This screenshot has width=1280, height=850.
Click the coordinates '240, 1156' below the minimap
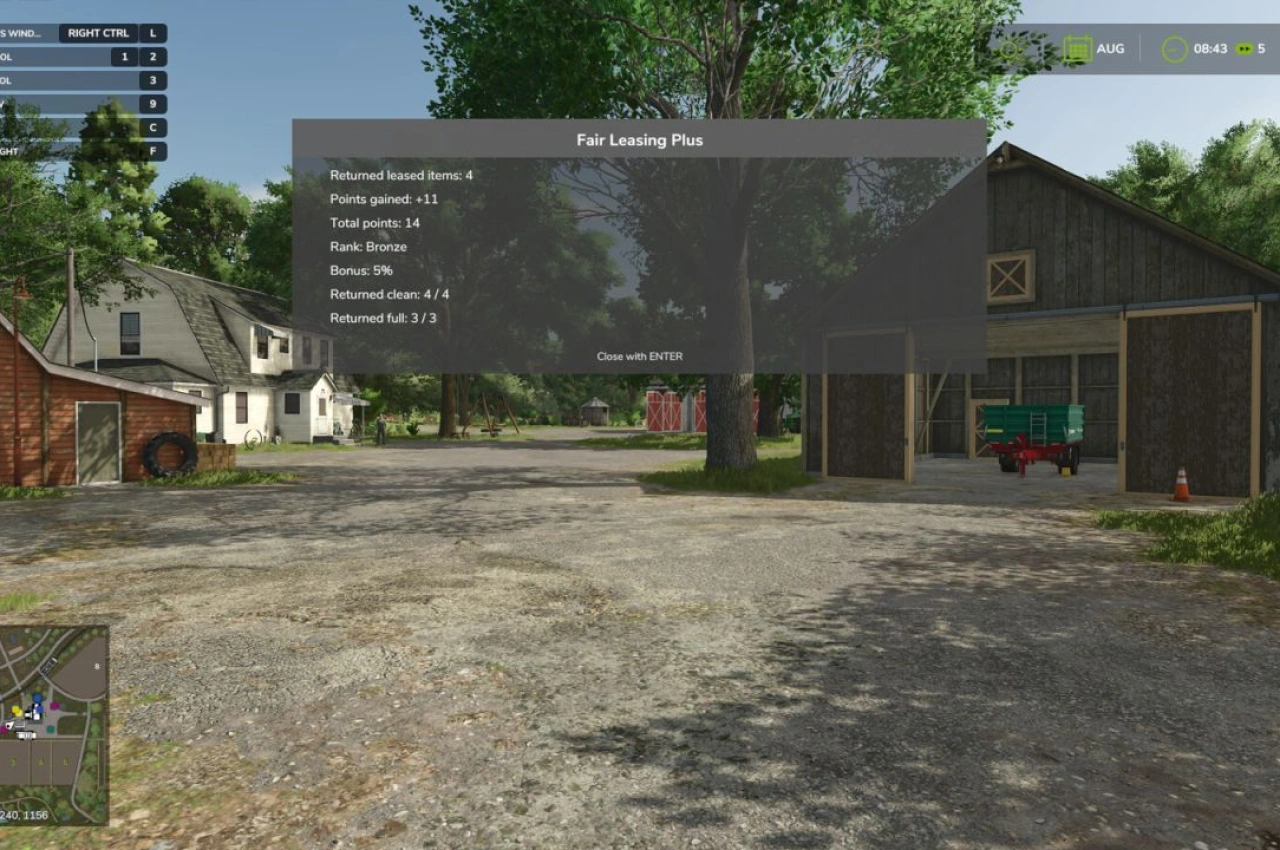(23, 815)
